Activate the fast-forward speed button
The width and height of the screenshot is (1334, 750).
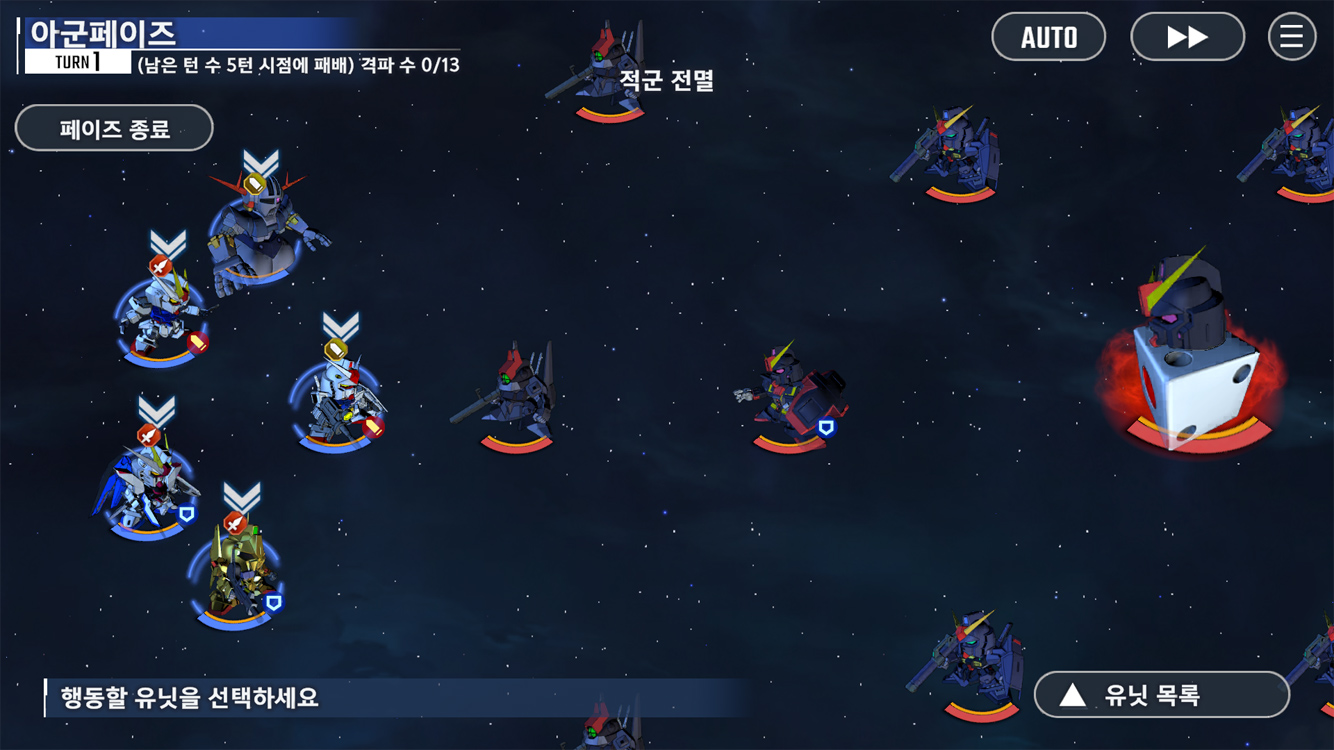tap(1187, 37)
